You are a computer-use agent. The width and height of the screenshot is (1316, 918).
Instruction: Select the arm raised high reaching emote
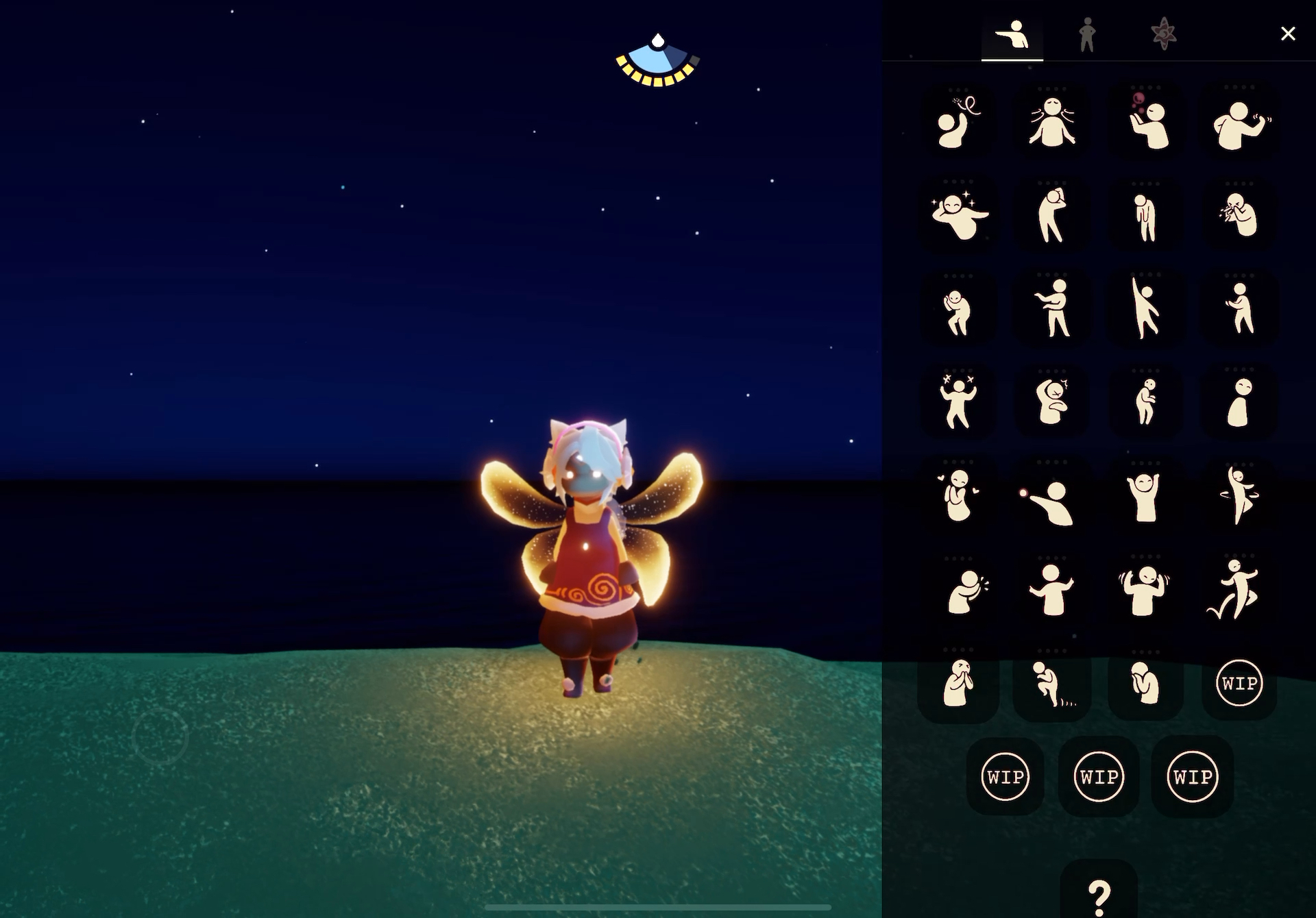click(x=1145, y=308)
